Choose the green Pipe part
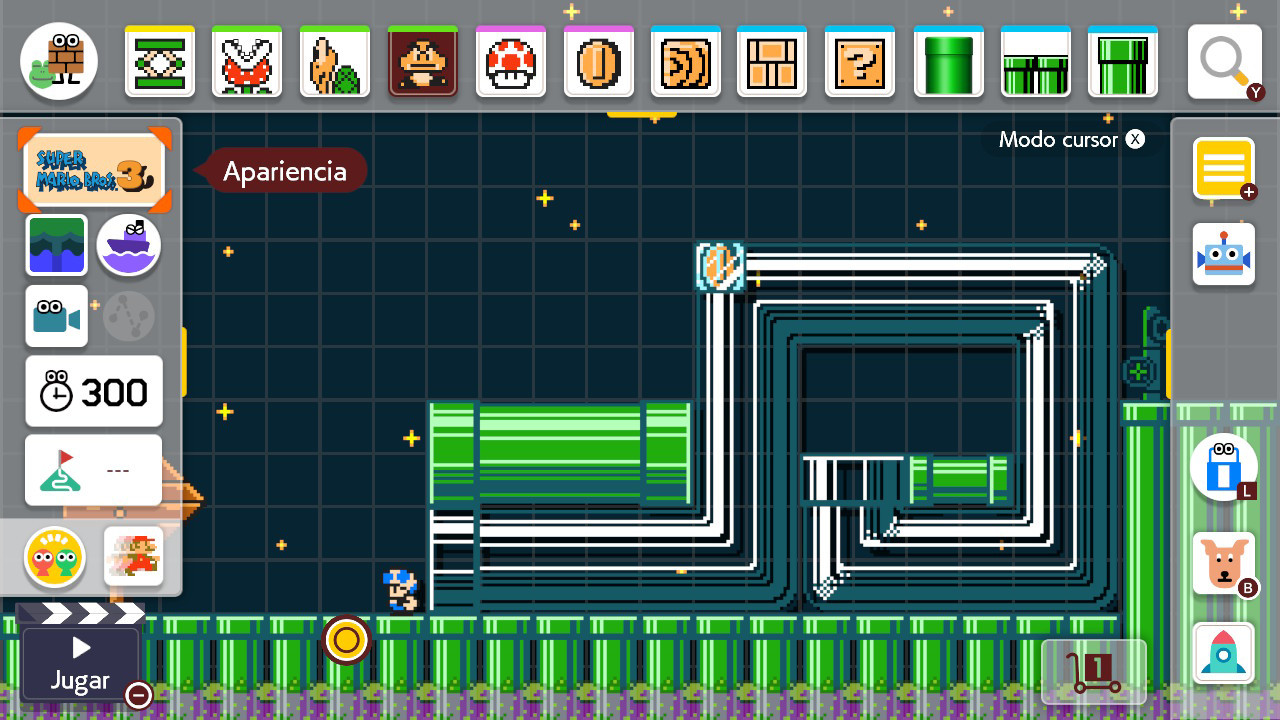1280x720 pixels. (x=948, y=61)
